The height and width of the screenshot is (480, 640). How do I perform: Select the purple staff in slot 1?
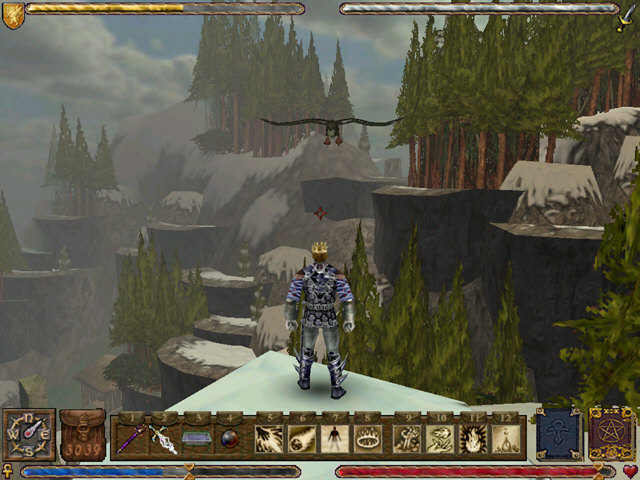(x=129, y=438)
